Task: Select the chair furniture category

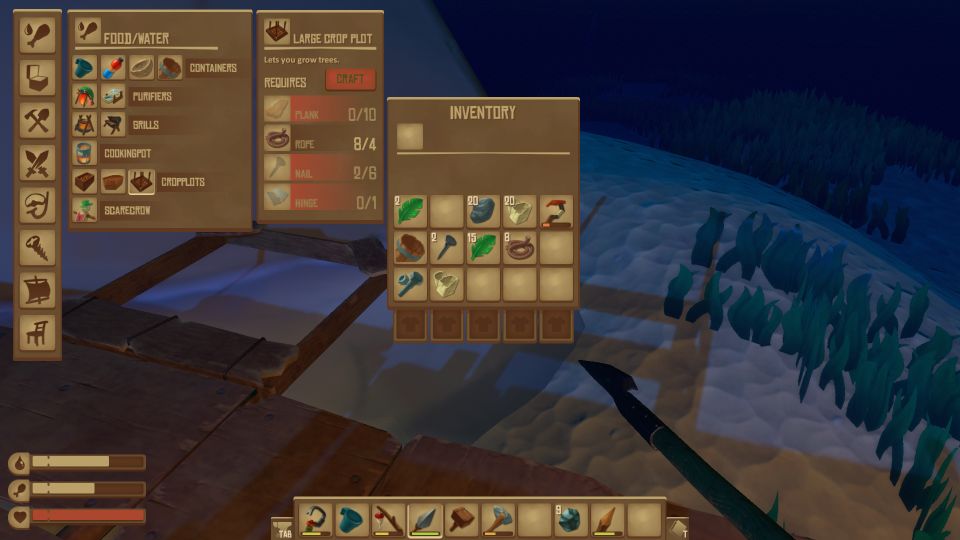Action: [x=37, y=332]
